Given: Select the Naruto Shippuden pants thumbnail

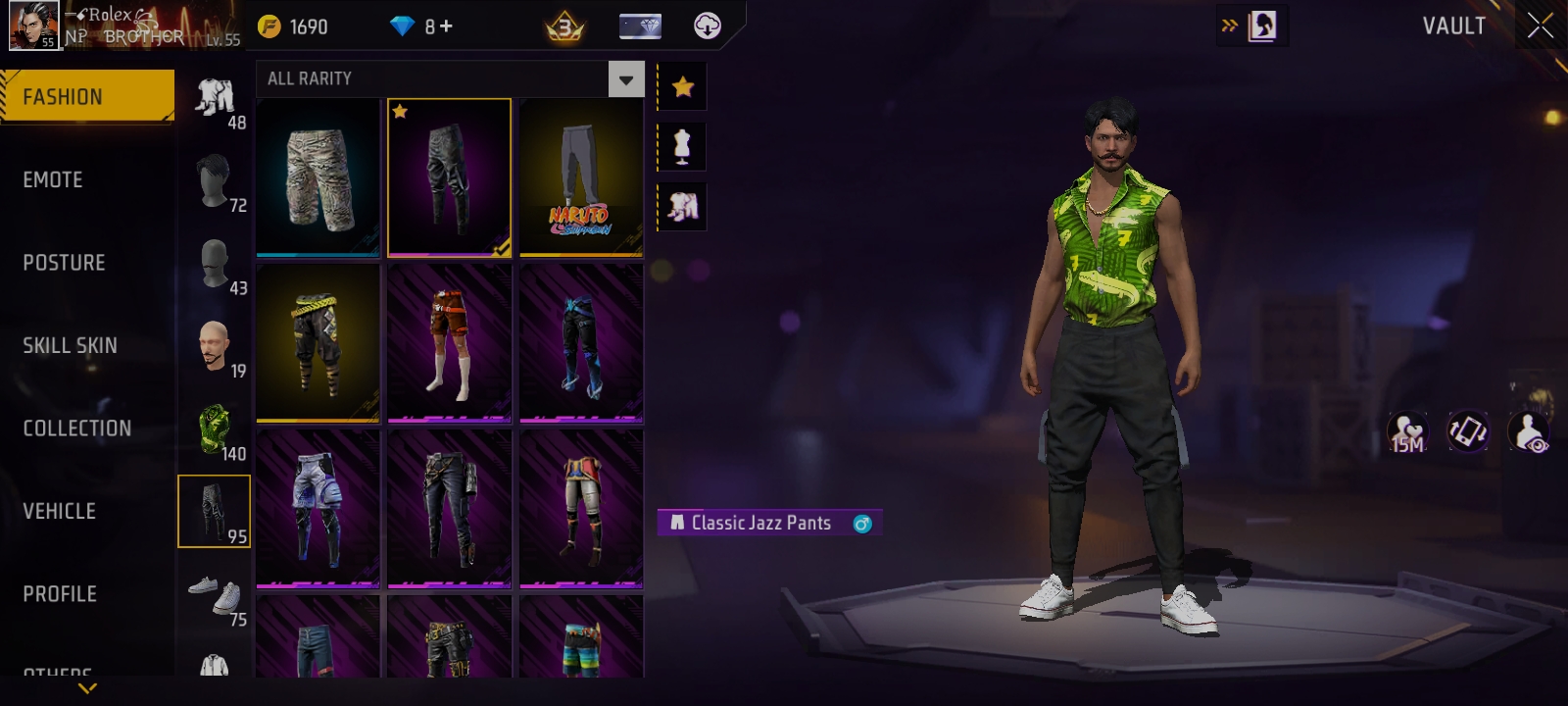Looking at the screenshot, I should 579,177.
